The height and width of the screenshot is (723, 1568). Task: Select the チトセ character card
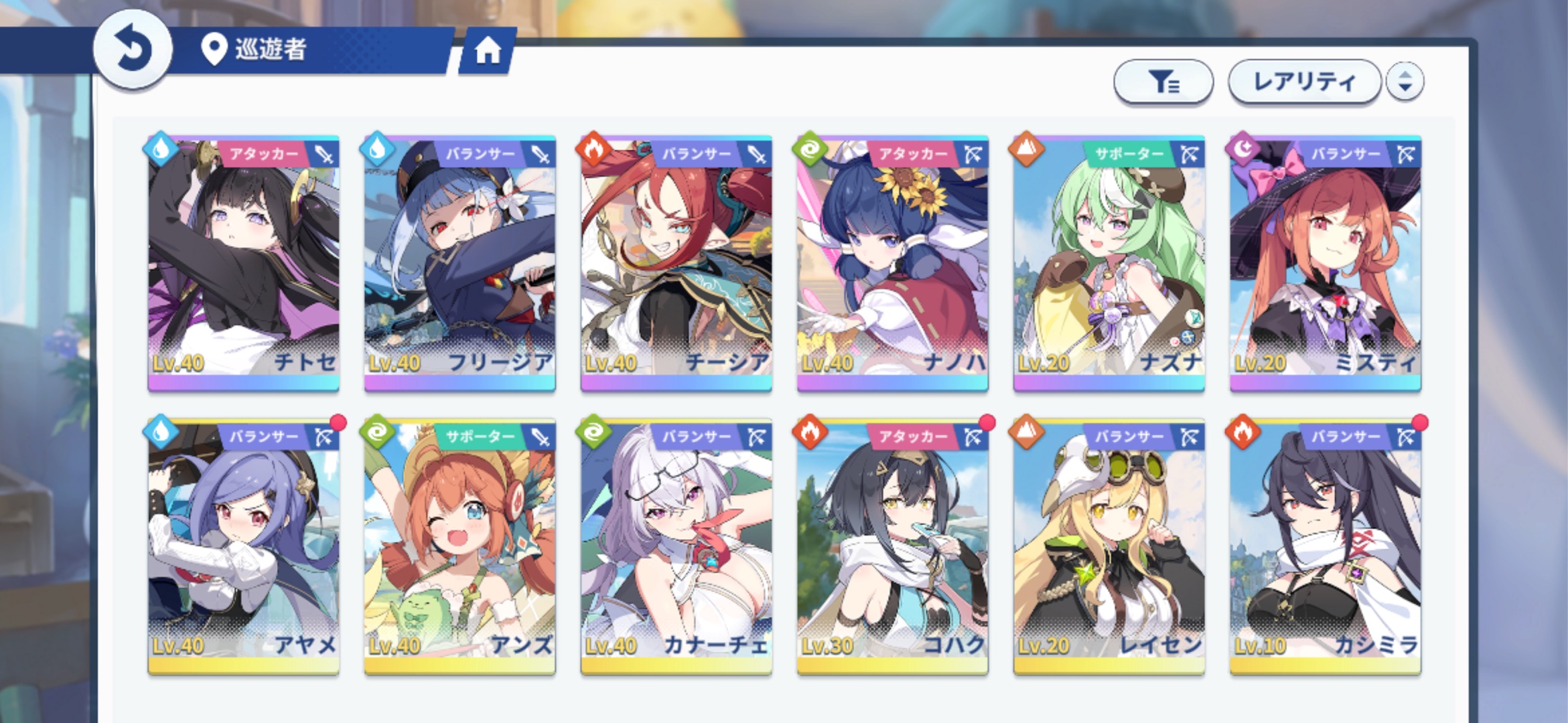point(244,264)
